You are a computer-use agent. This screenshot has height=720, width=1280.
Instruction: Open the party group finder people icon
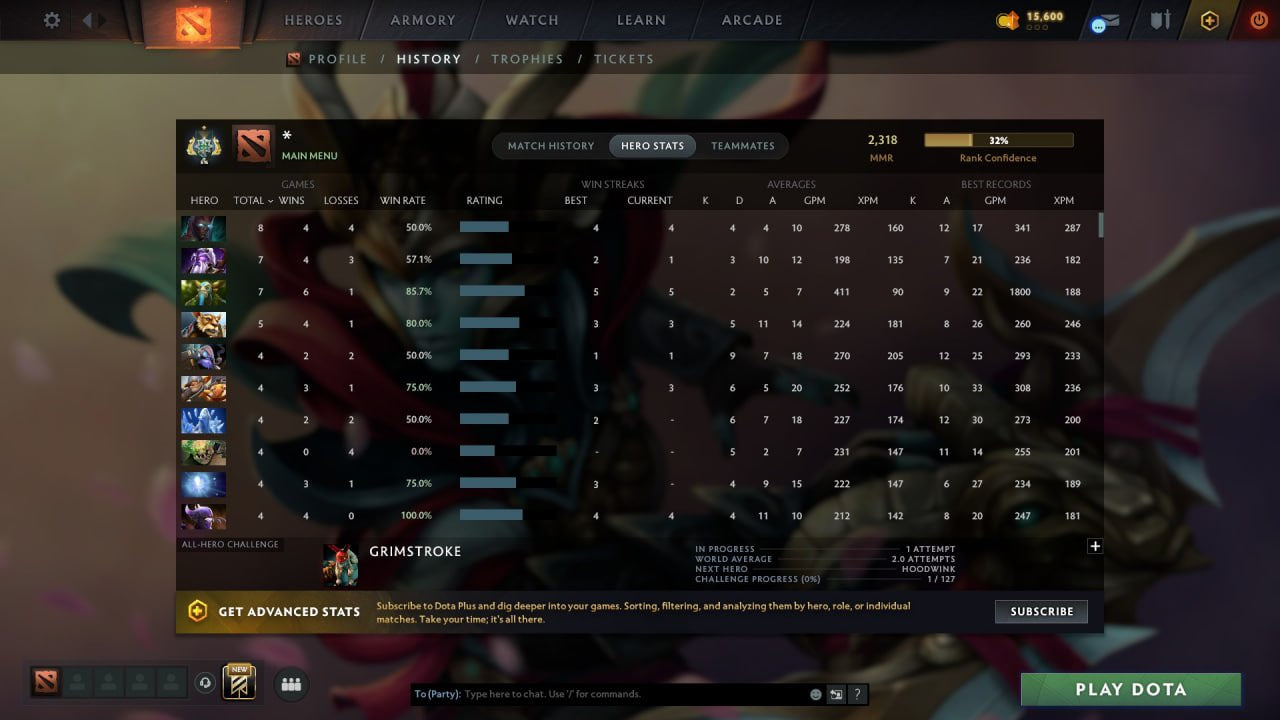pyautogui.click(x=290, y=684)
